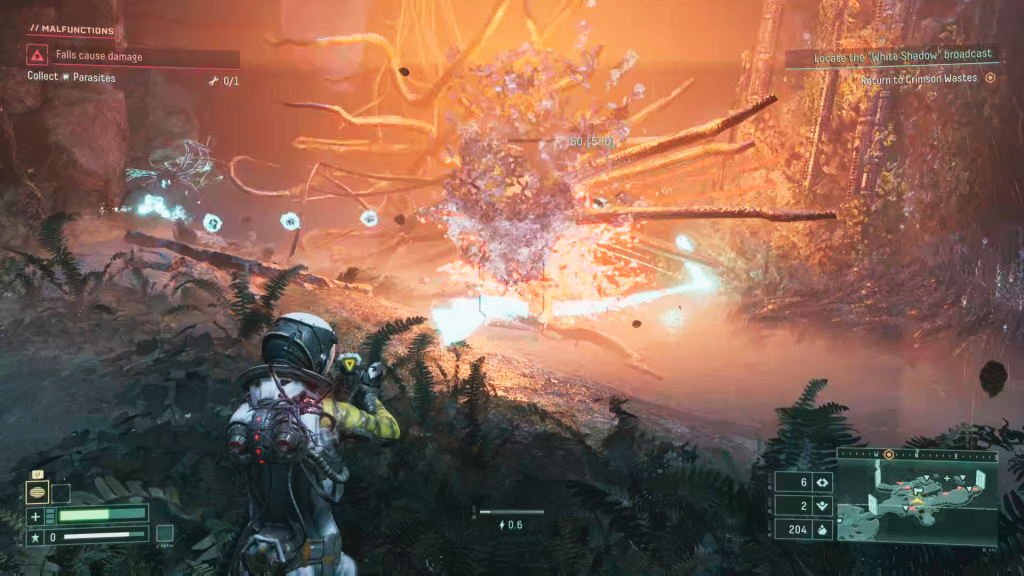Click the star proficiency icon

pos(36,537)
